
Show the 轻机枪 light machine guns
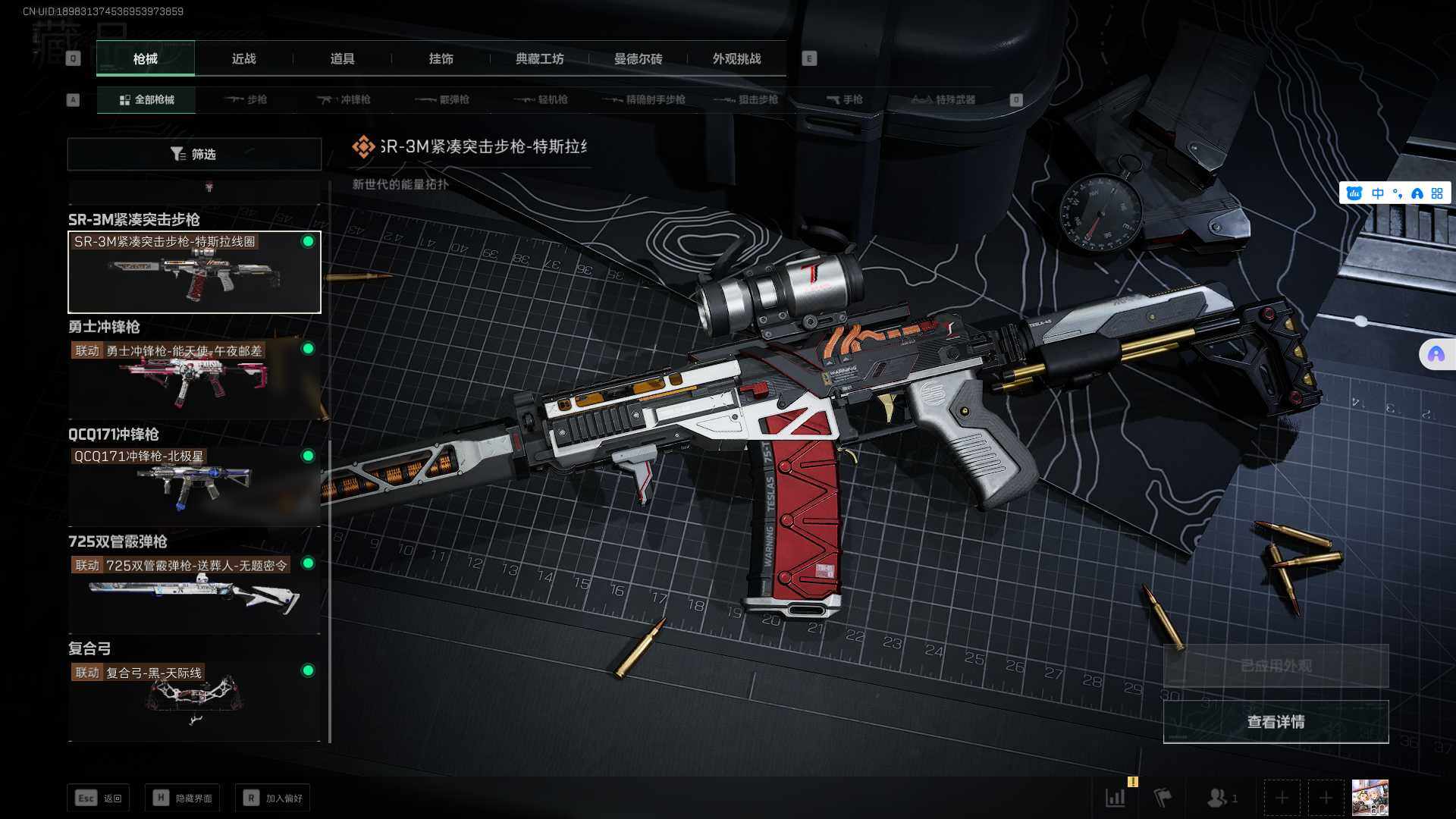tap(541, 100)
